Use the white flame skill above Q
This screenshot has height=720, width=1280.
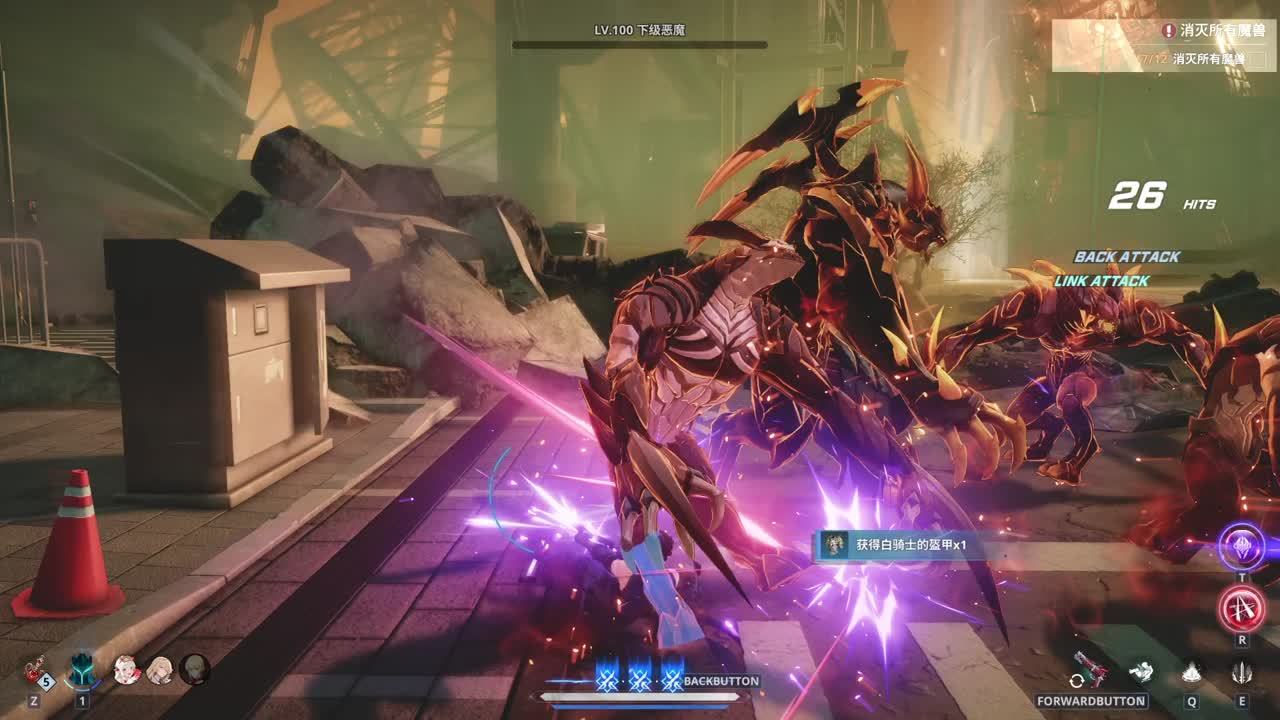coord(1192,672)
